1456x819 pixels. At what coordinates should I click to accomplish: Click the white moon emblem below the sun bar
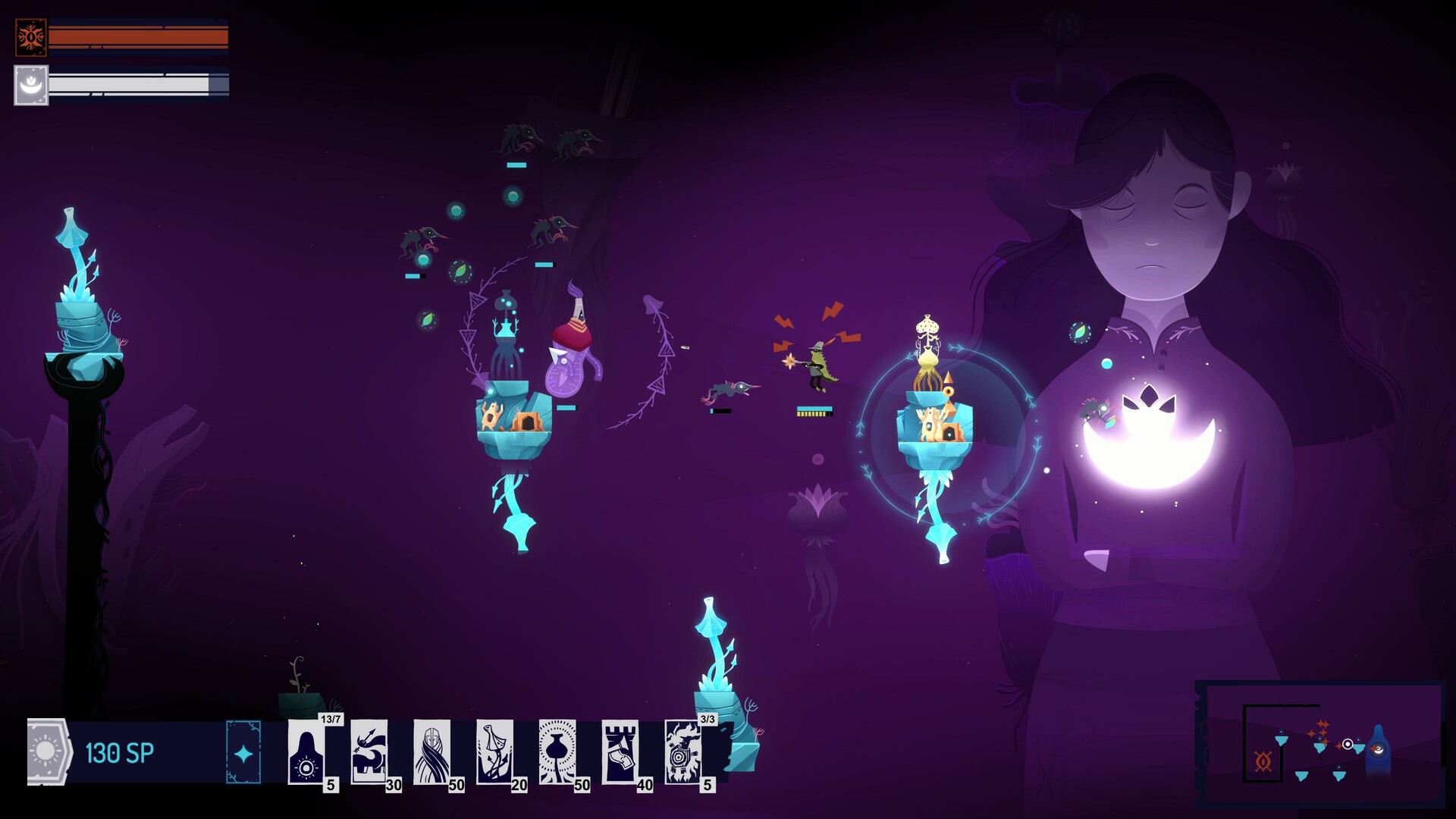31,85
